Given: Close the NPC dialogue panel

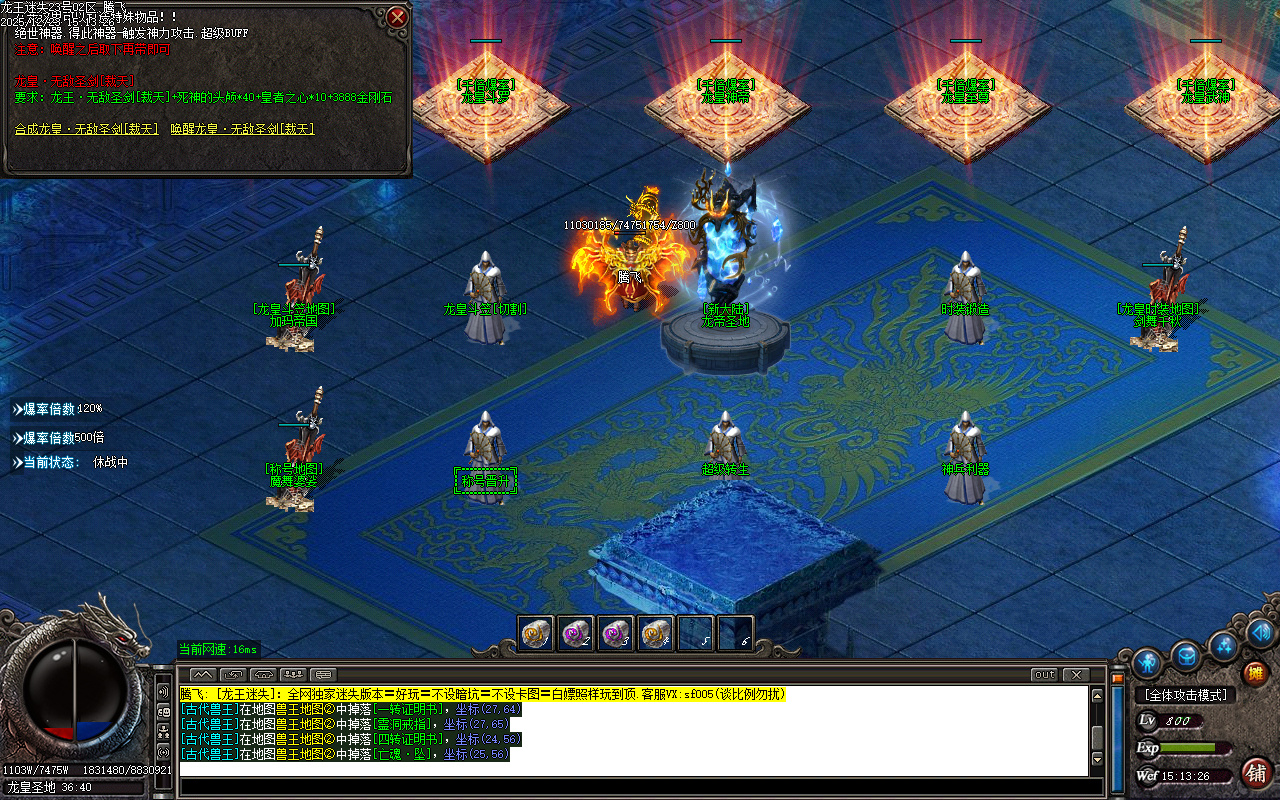Looking at the screenshot, I should point(397,17).
